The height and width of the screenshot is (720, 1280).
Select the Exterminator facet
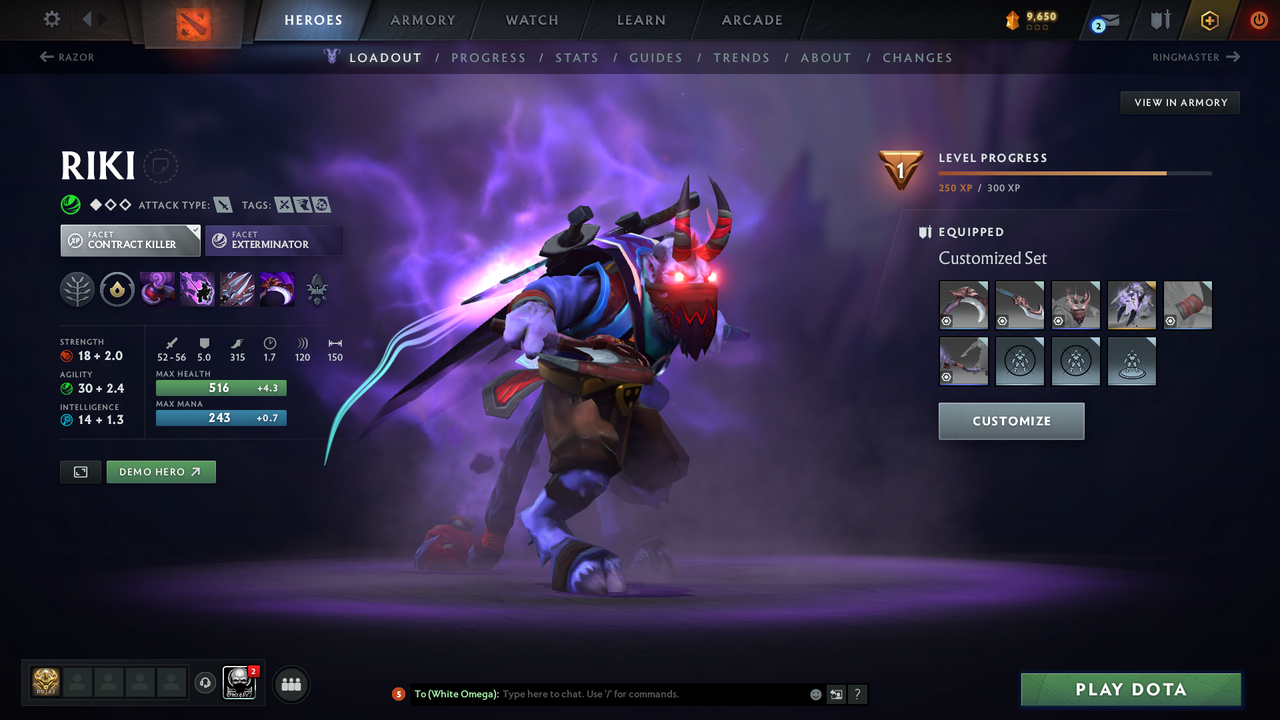pyautogui.click(x=274, y=240)
